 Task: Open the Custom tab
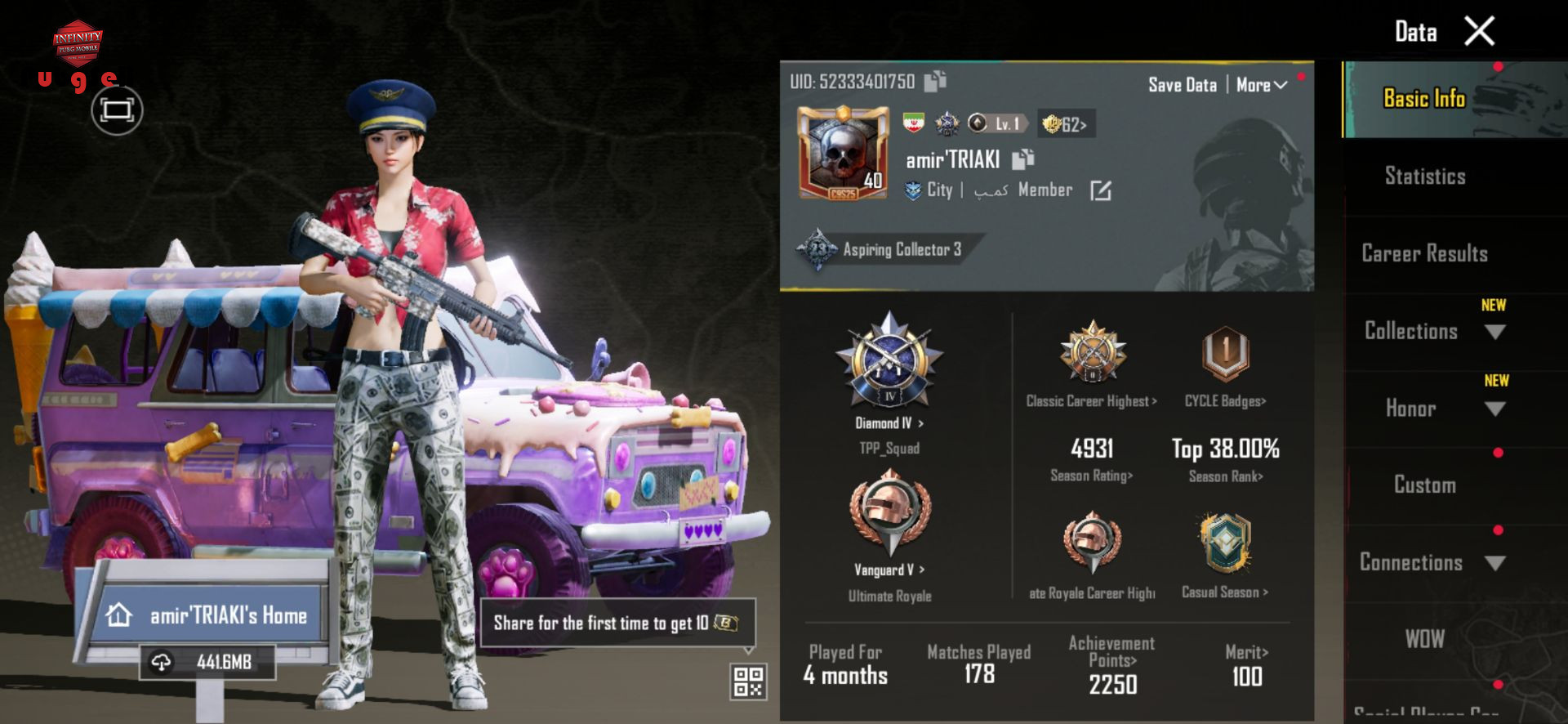click(1424, 485)
